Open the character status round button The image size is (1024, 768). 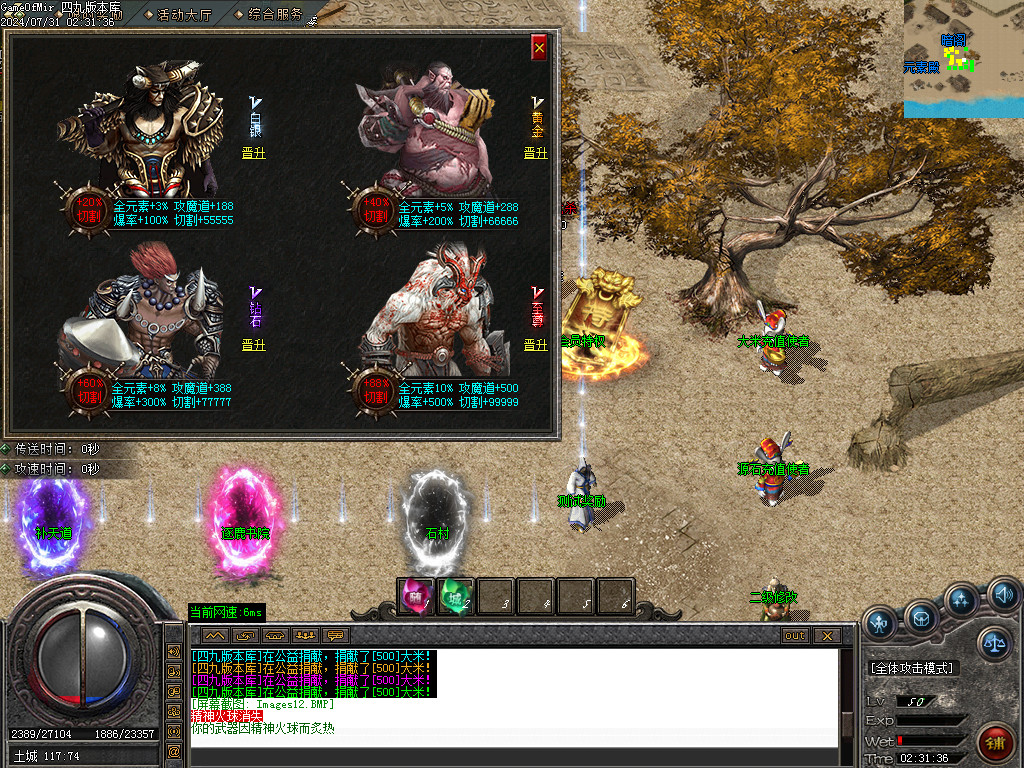[881, 623]
